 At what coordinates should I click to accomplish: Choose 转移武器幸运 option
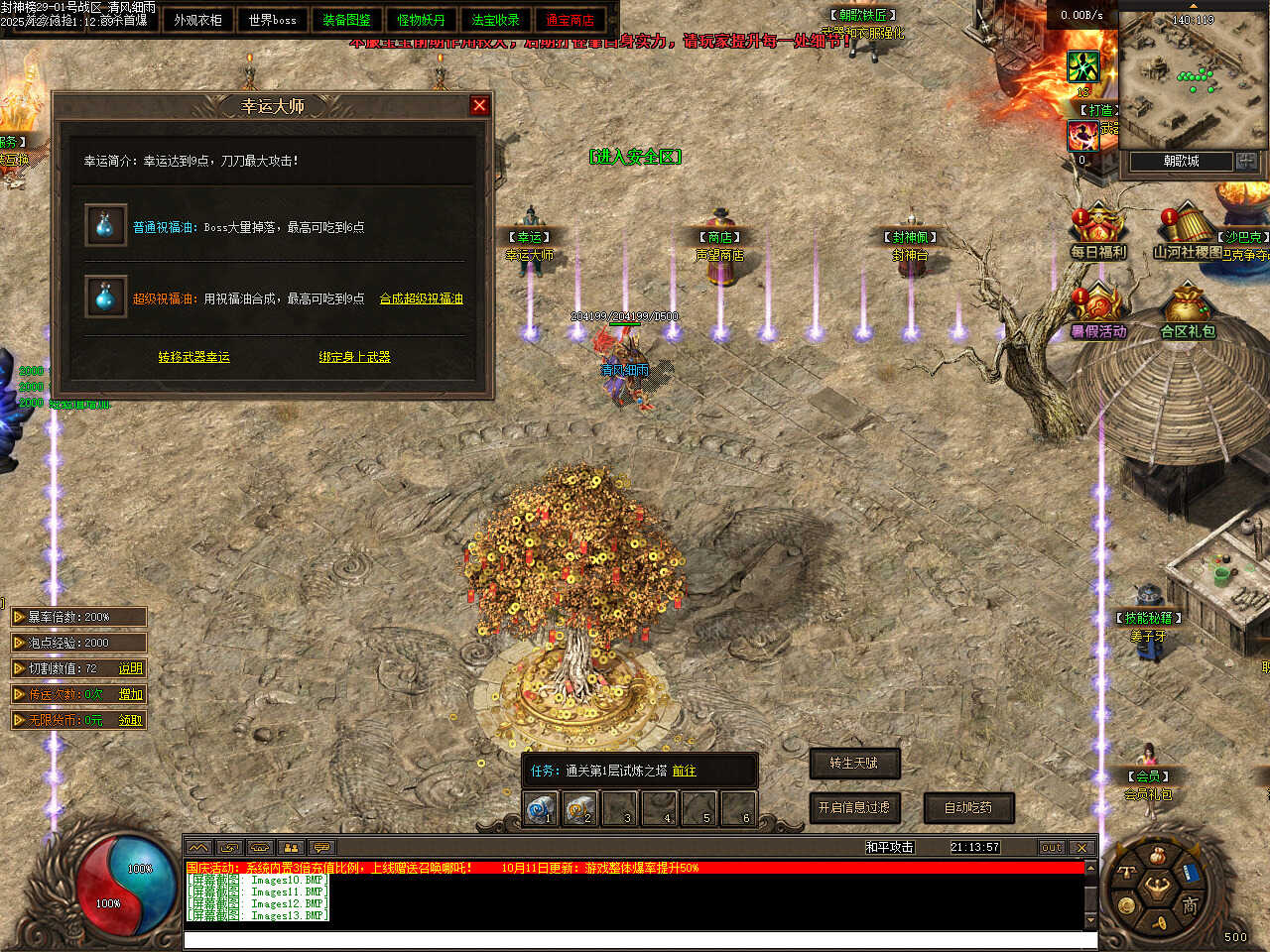click(193, 357)
